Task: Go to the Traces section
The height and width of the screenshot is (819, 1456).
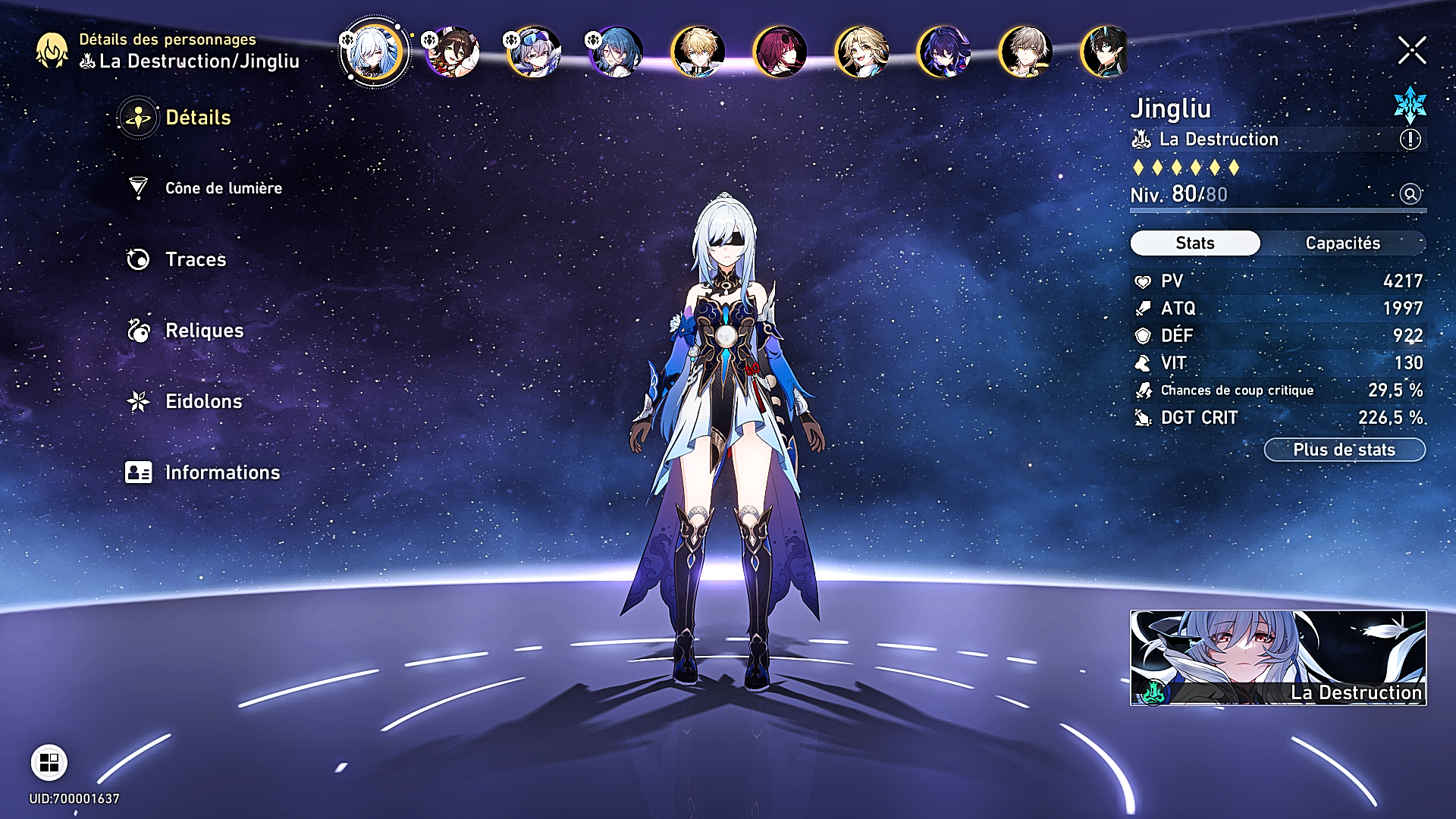Action: pyautogui.click(x=195, y=259)
